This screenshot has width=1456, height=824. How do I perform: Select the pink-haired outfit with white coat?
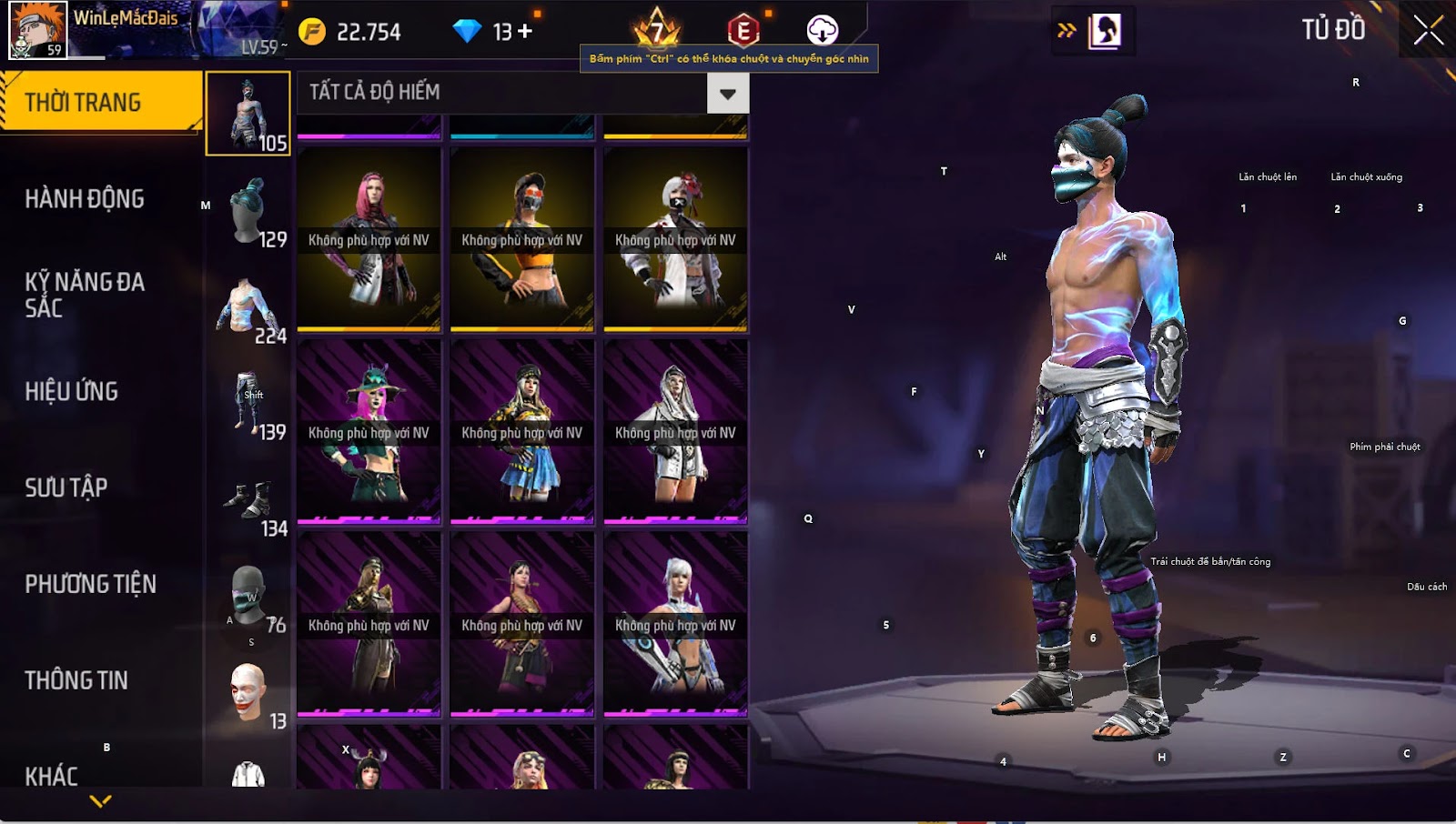pos(369,240)
